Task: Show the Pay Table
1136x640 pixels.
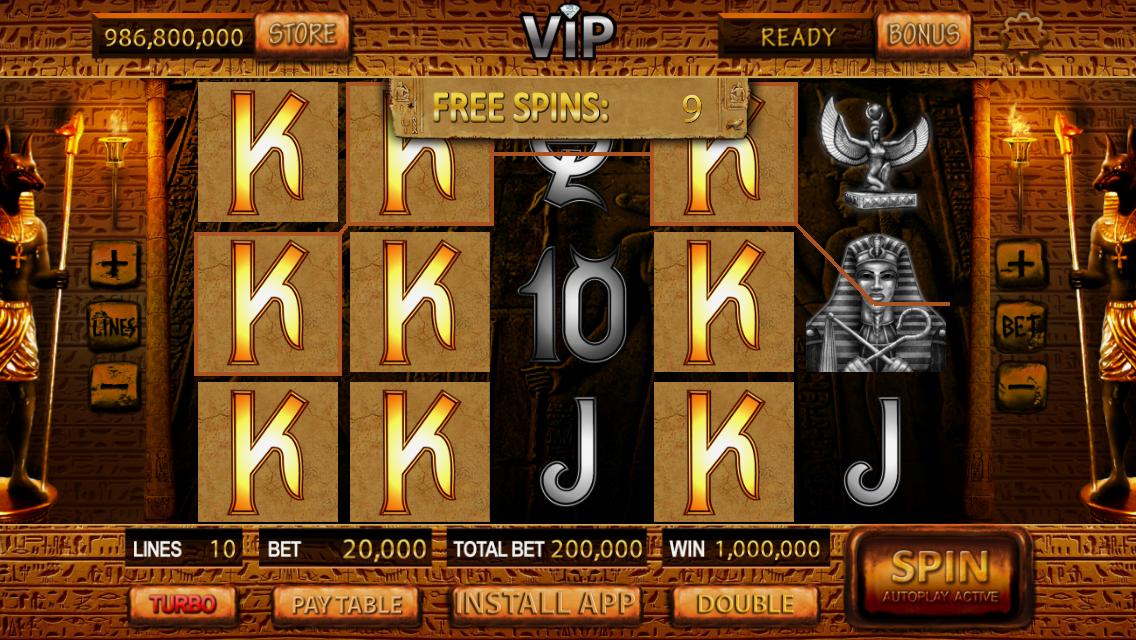Action: coord(346,604)
